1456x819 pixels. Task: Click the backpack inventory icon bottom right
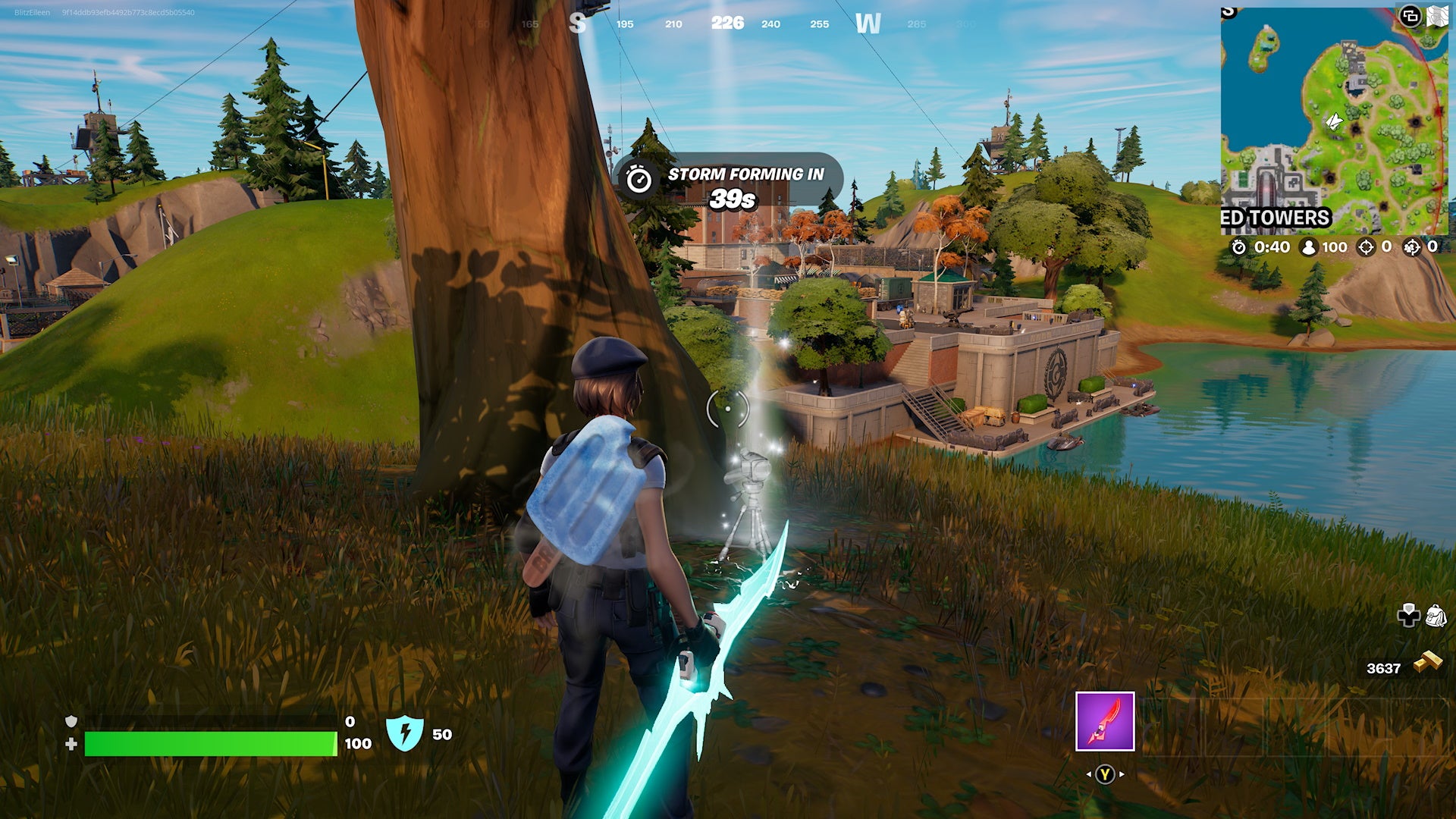(1438, 616)
